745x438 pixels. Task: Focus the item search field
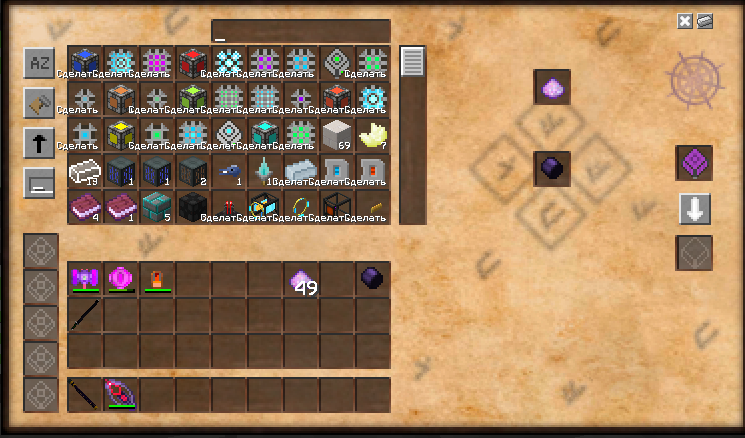pyautogui.click(x=300, y=31)
